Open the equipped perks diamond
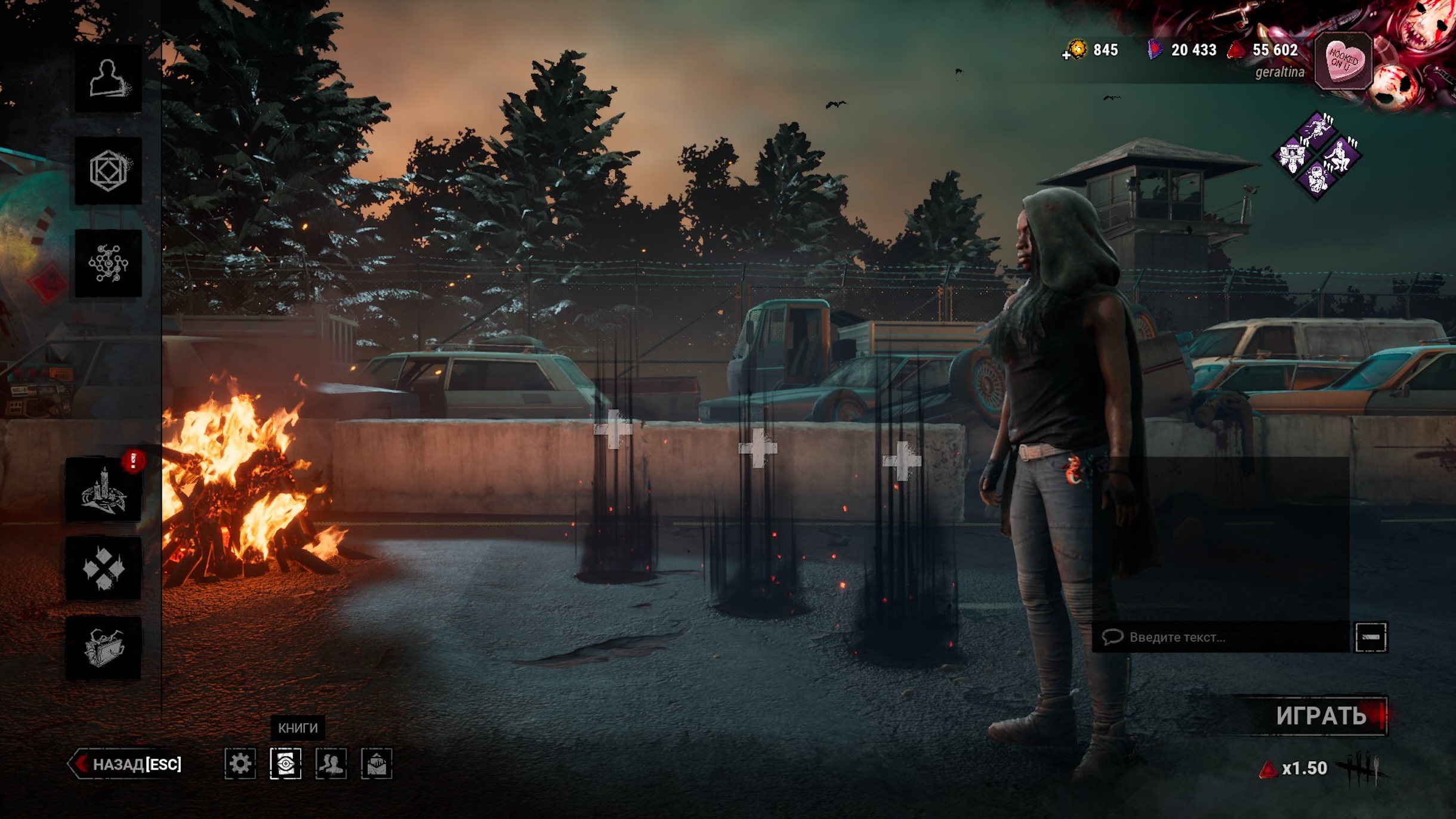Image resolution: width=1456 pixels, height=819 pixels. click(x=1317, y=156)
